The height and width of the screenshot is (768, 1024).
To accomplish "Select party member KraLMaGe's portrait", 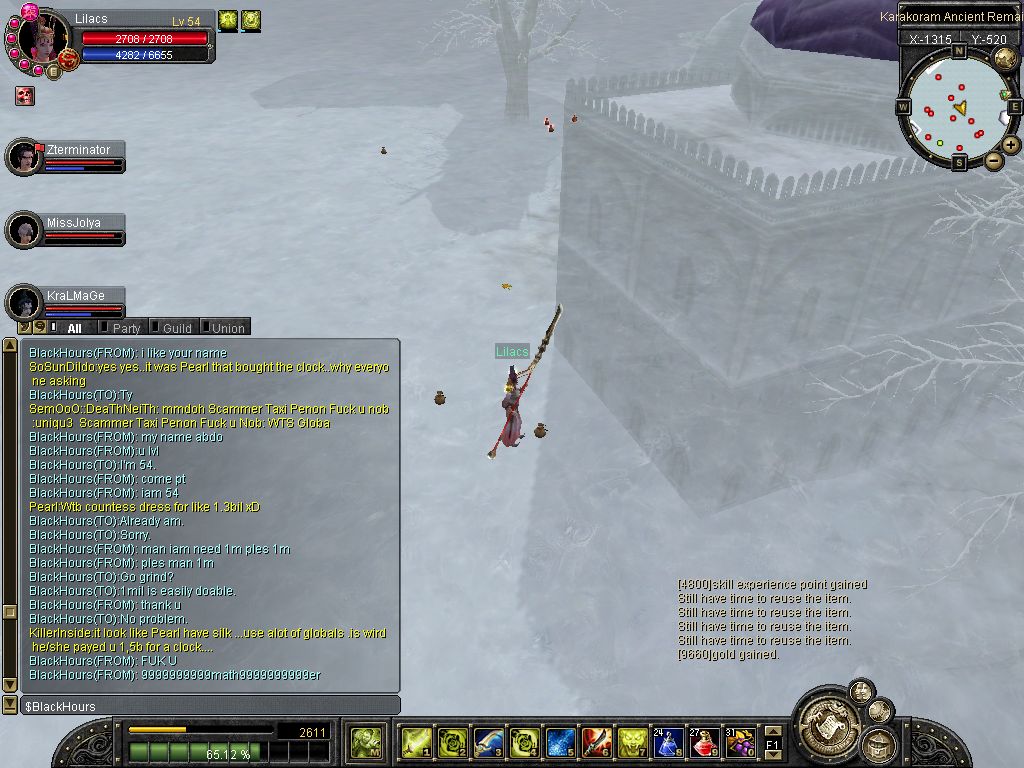I will [x=24, y=303].
